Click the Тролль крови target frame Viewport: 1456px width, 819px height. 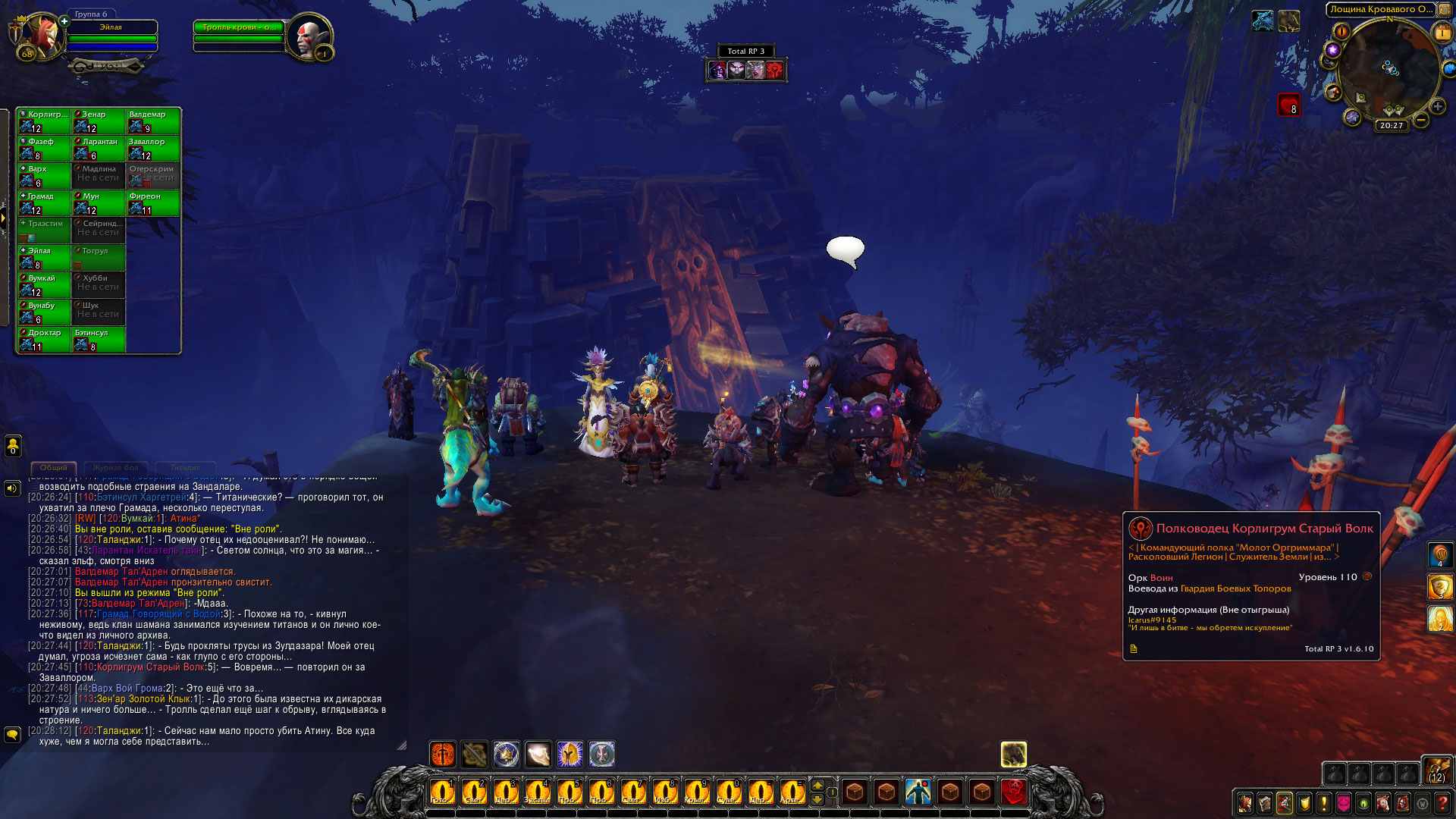[x=239, y=33]
